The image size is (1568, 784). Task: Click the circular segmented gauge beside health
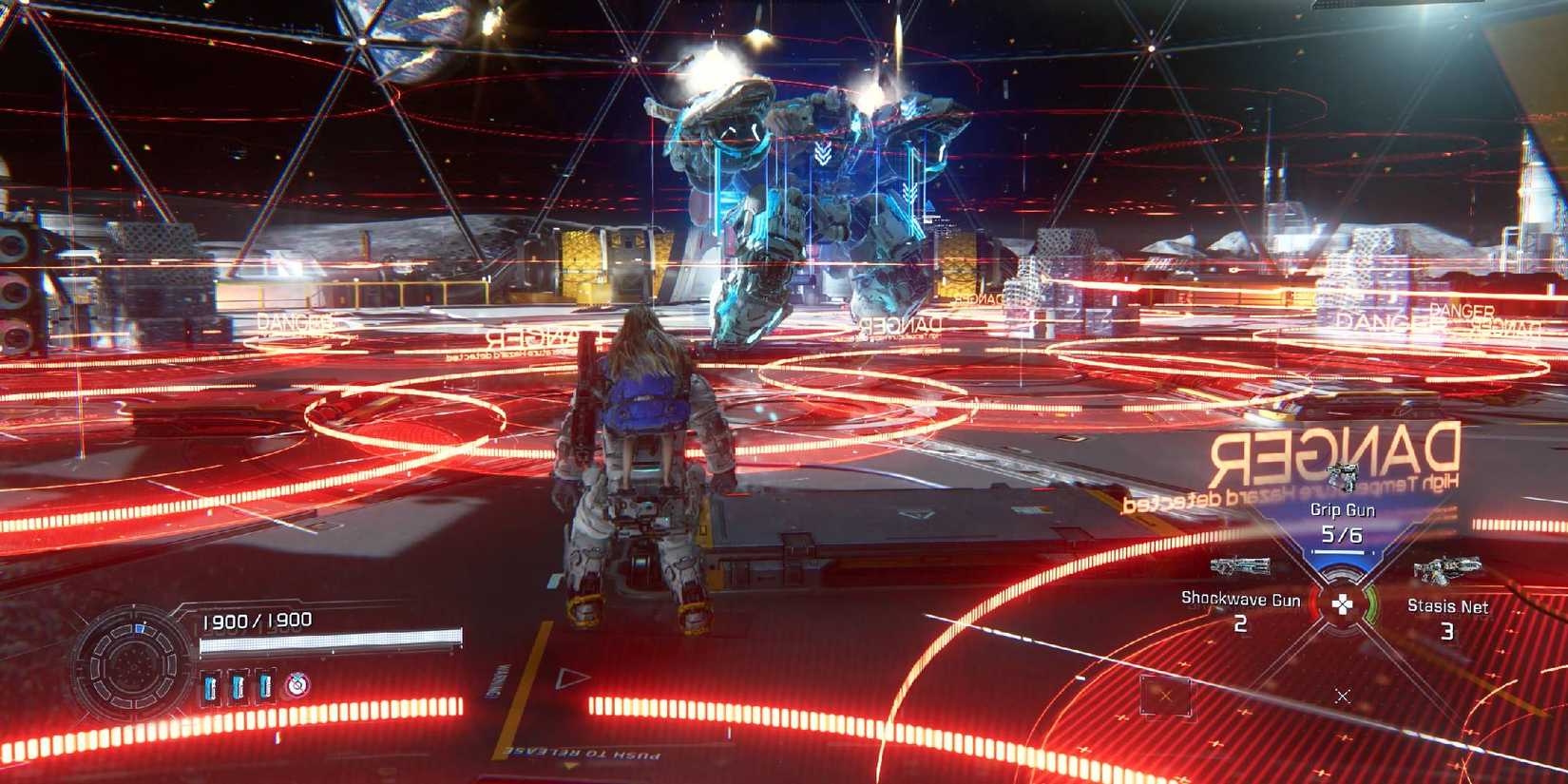[132, 662]
